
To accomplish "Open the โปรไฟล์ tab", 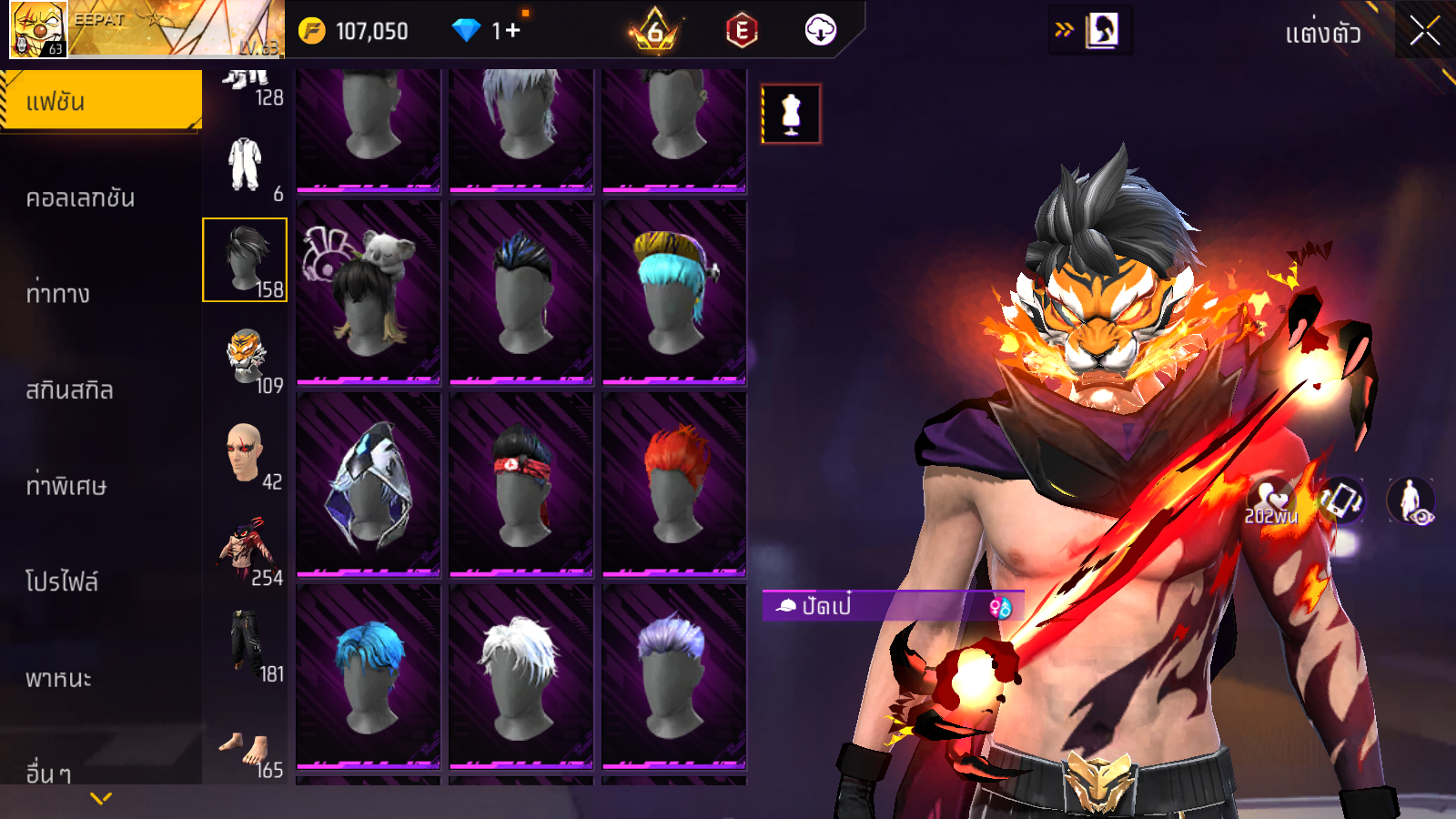I will (62, 581).
